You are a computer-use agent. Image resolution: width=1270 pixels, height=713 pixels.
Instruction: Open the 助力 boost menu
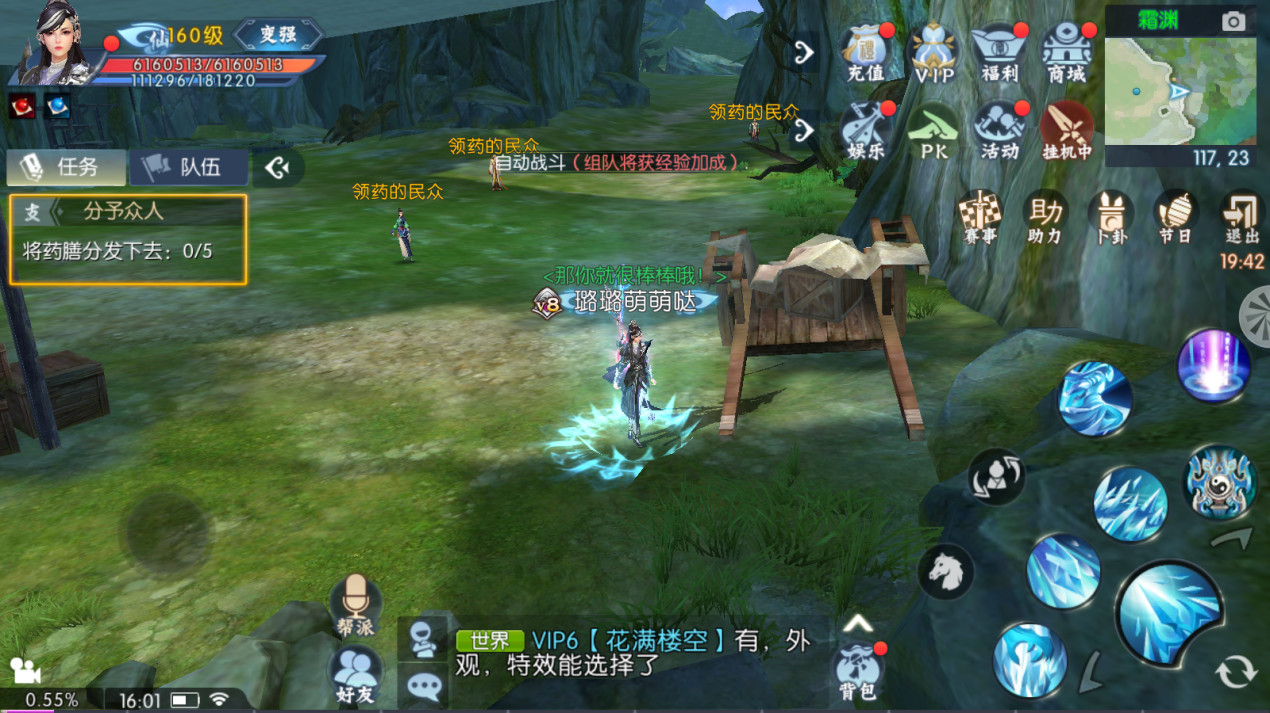pyautogui.click(x=1045, y=216)
